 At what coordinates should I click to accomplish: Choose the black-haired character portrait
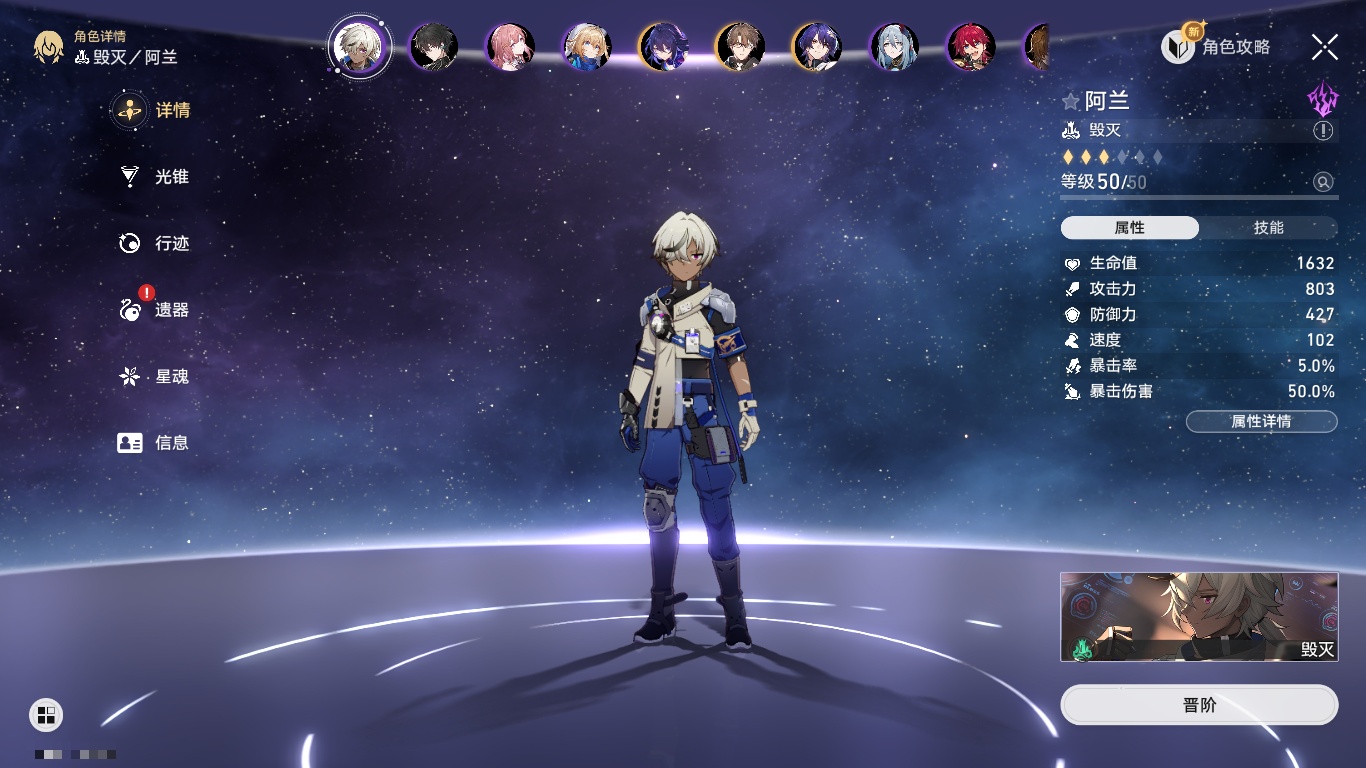[434, 47]
